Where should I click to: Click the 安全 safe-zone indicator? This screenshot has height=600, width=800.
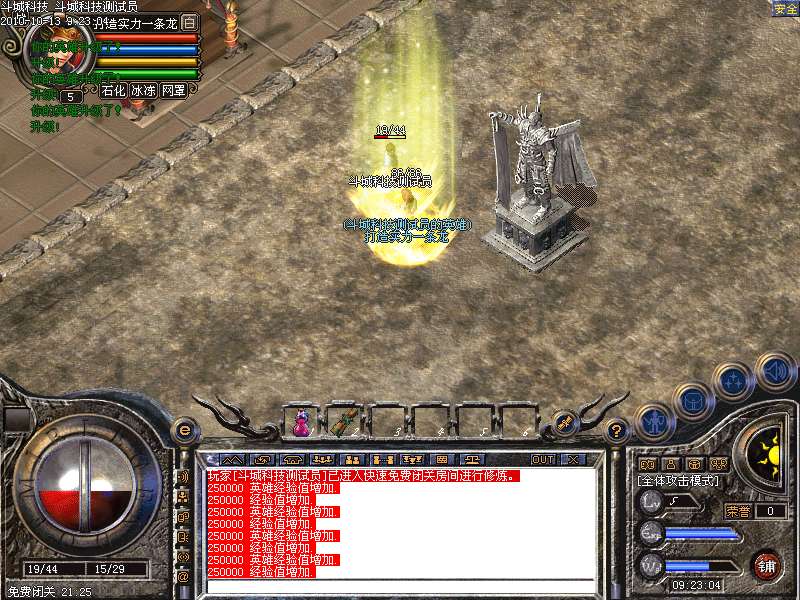tap(784, 9)
